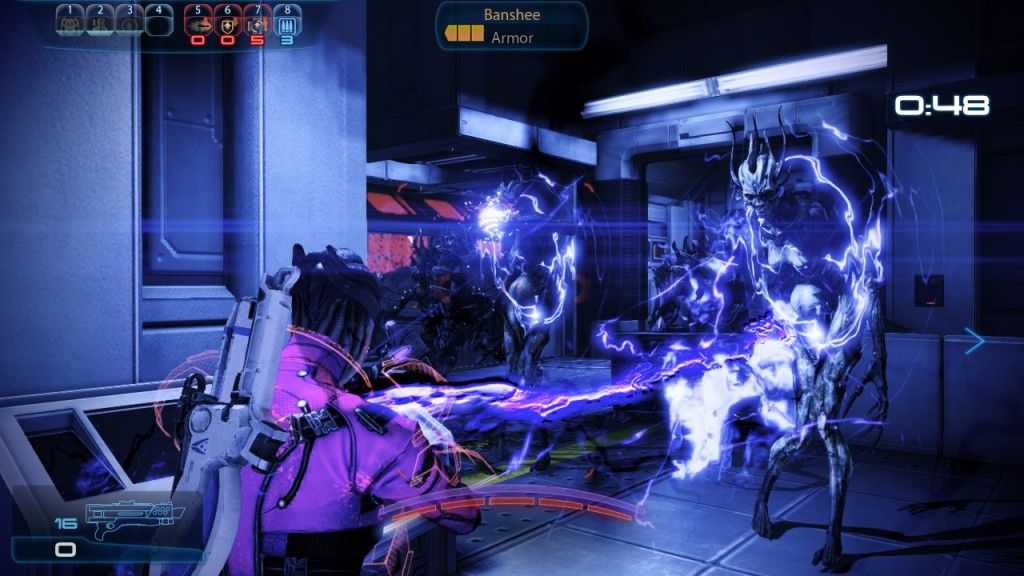Use the Thermal Clip Pack in slot 8
Screen dimensions: 1024x576
pos(288,22)
